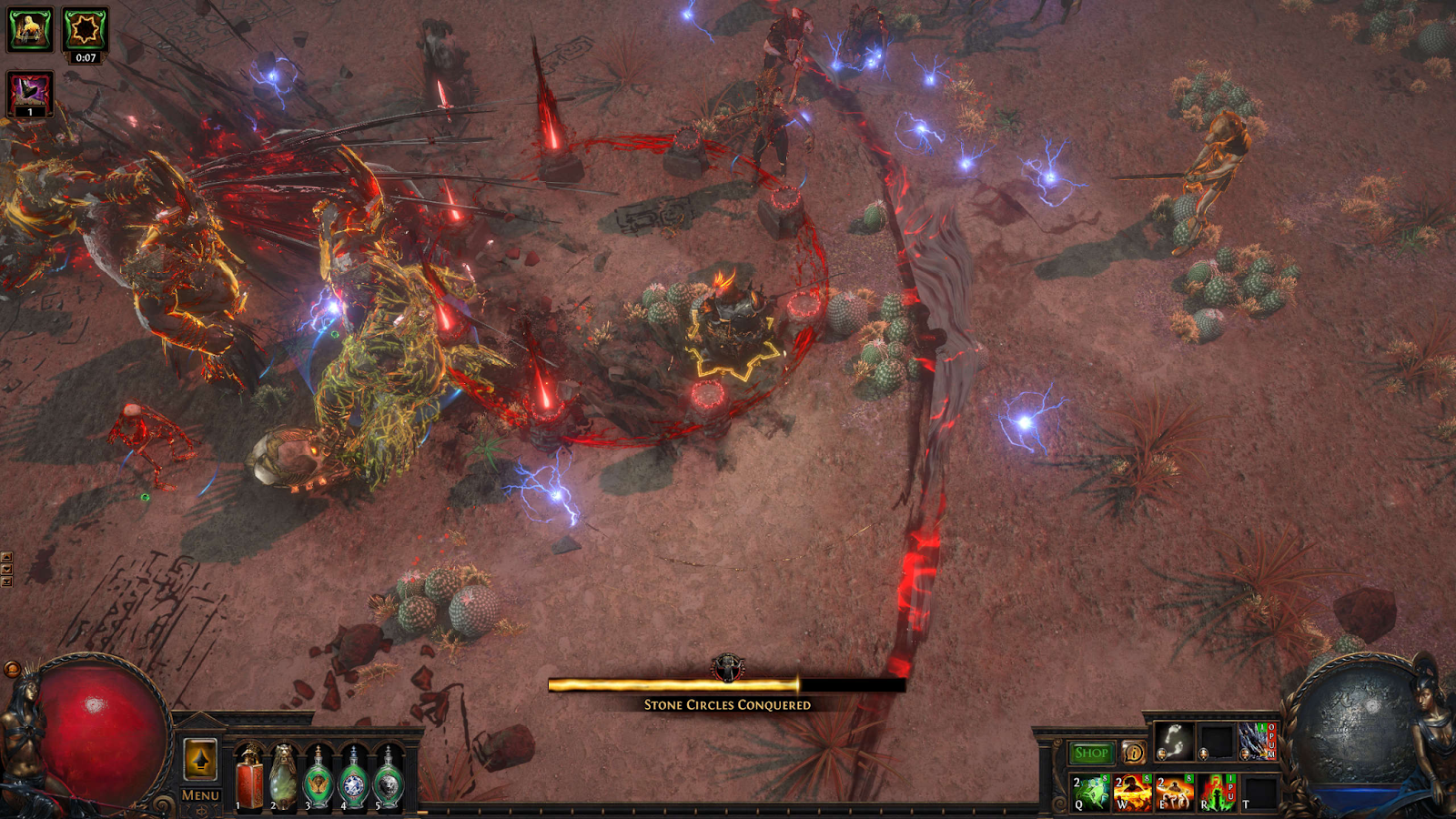
Task: Click the burning figure buff icon
Action: pos(30,30)
